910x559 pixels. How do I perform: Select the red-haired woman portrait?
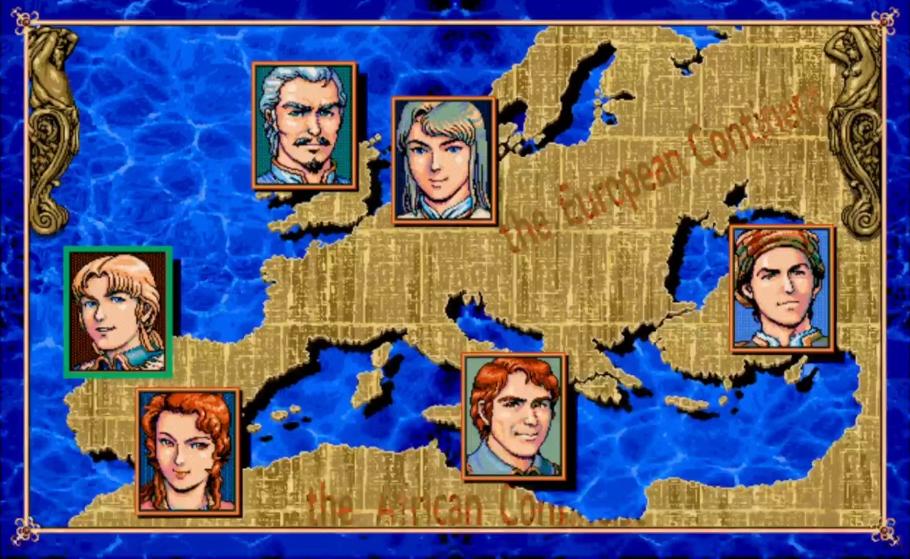pos(188,450)
